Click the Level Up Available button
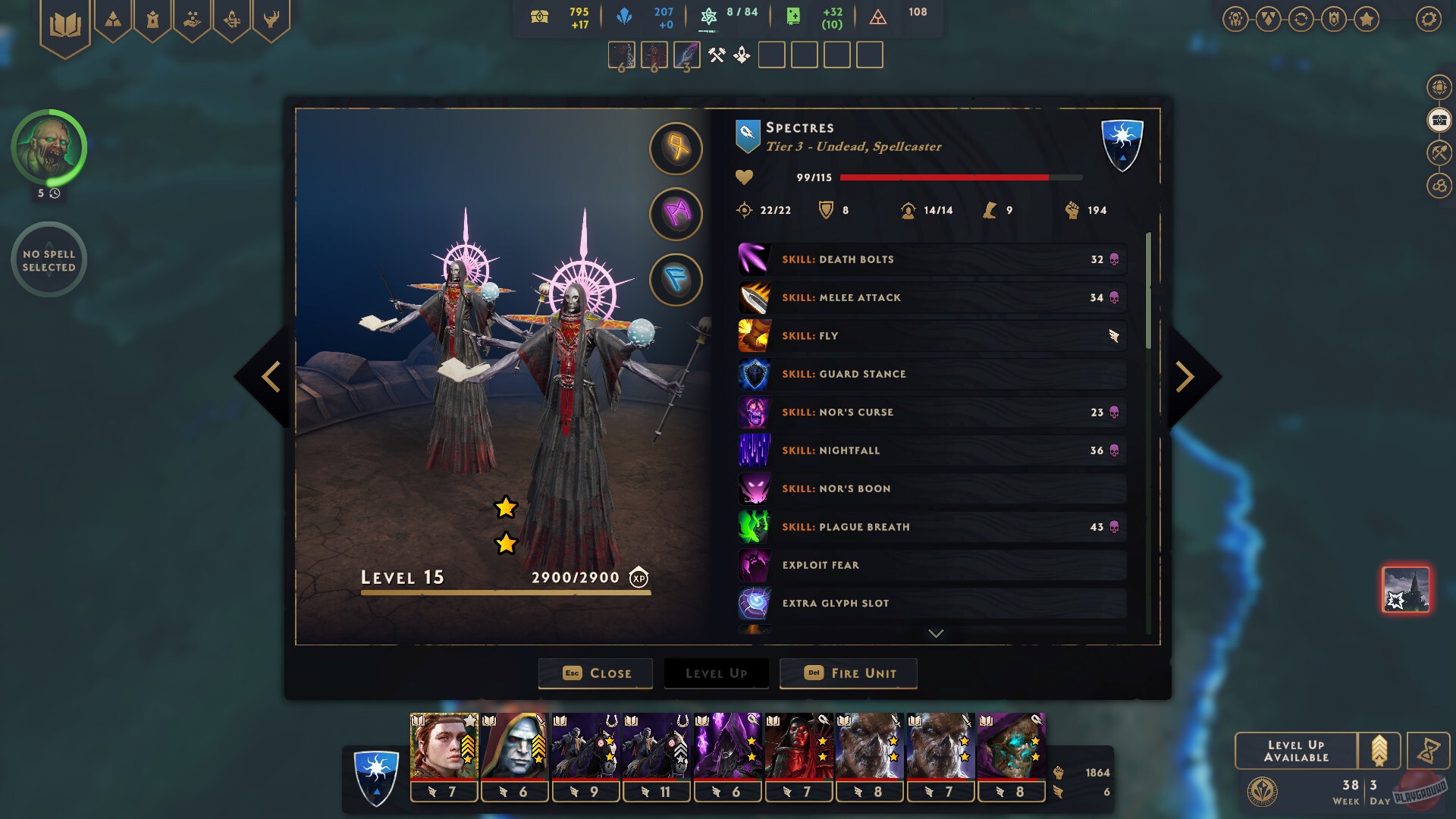This screenshot has width=1456, height=819. coord(1296,751)
